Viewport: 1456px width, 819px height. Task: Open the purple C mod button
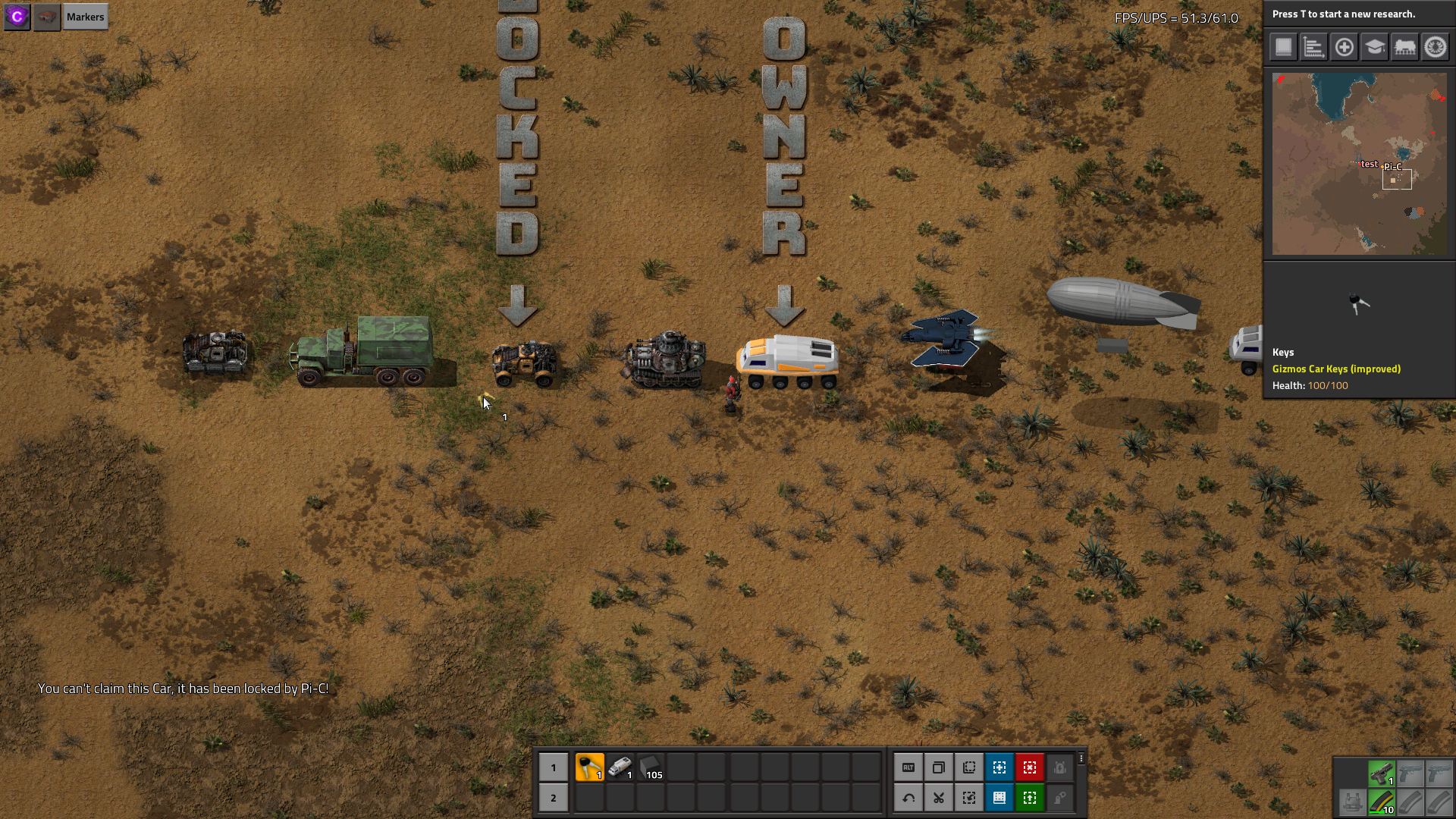pos(17,17)
